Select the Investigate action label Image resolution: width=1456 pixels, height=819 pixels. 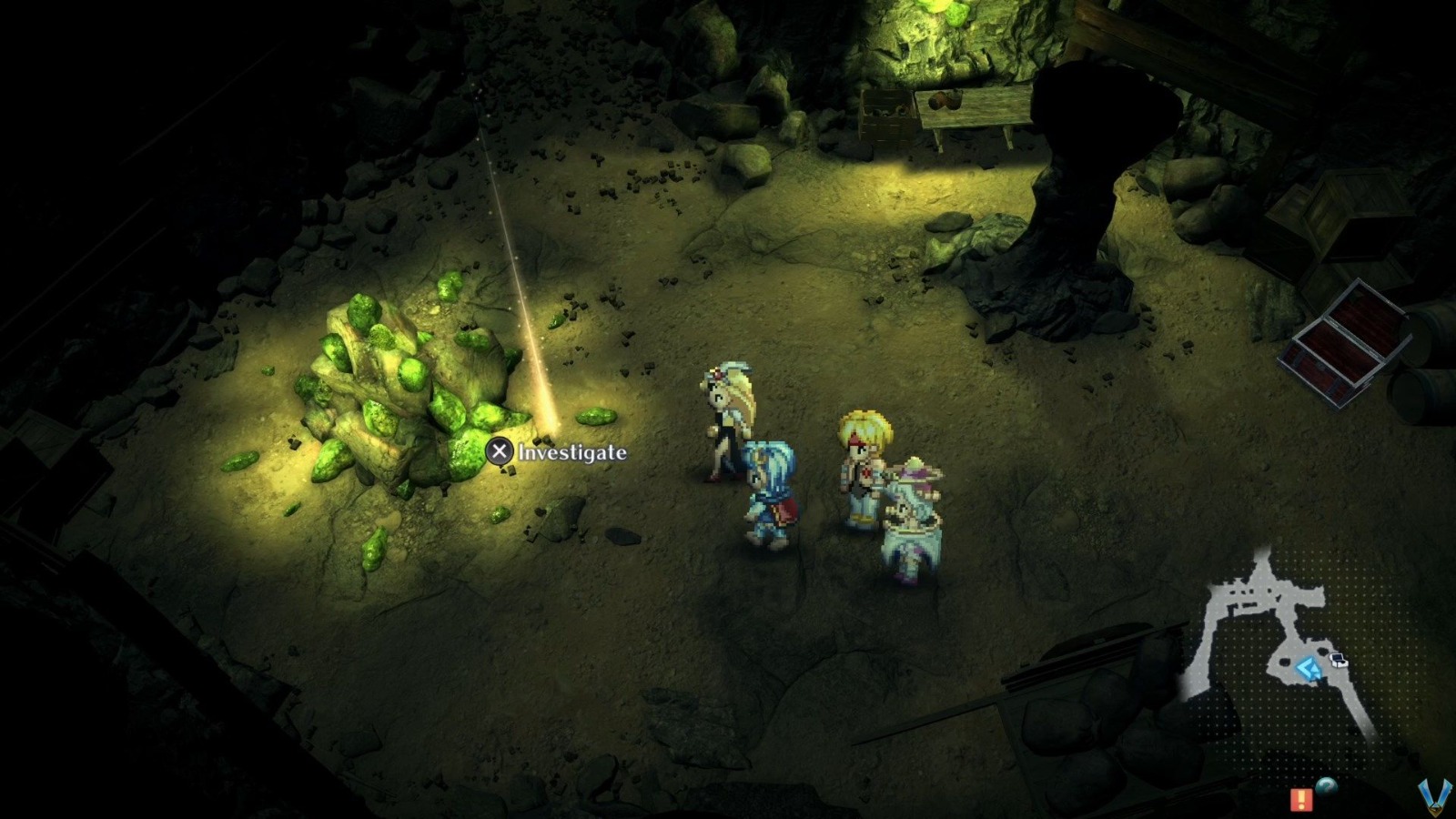pyautogui.click(x=571, y=450)
